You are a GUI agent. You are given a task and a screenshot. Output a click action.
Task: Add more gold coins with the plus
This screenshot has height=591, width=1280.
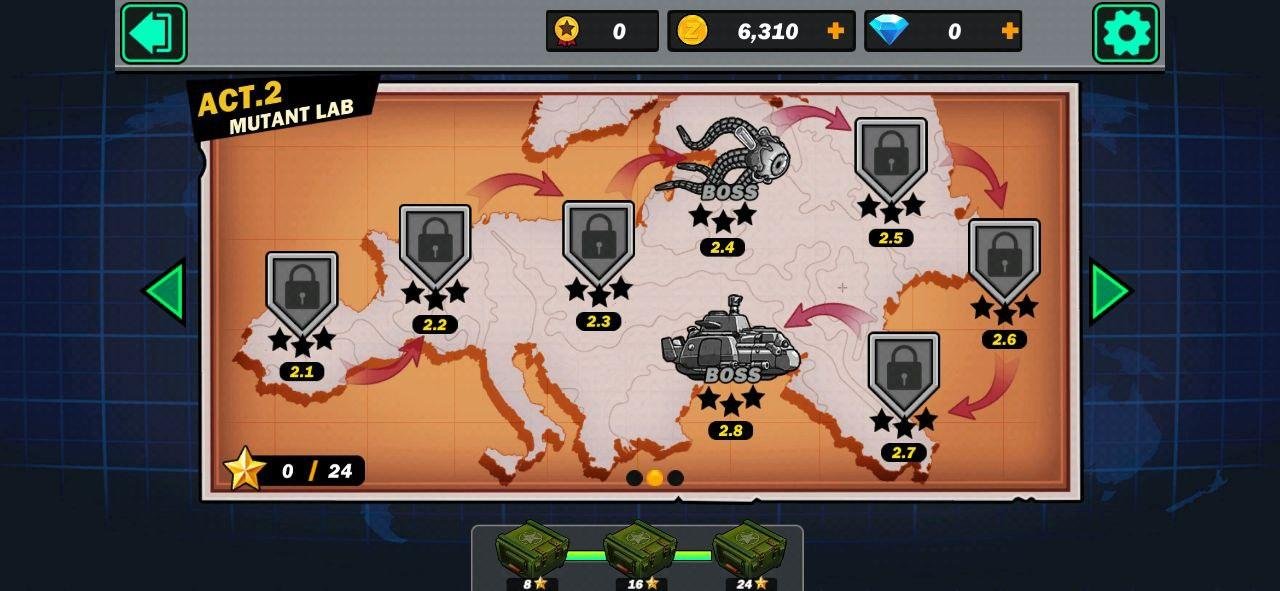(x=836, y=31)
